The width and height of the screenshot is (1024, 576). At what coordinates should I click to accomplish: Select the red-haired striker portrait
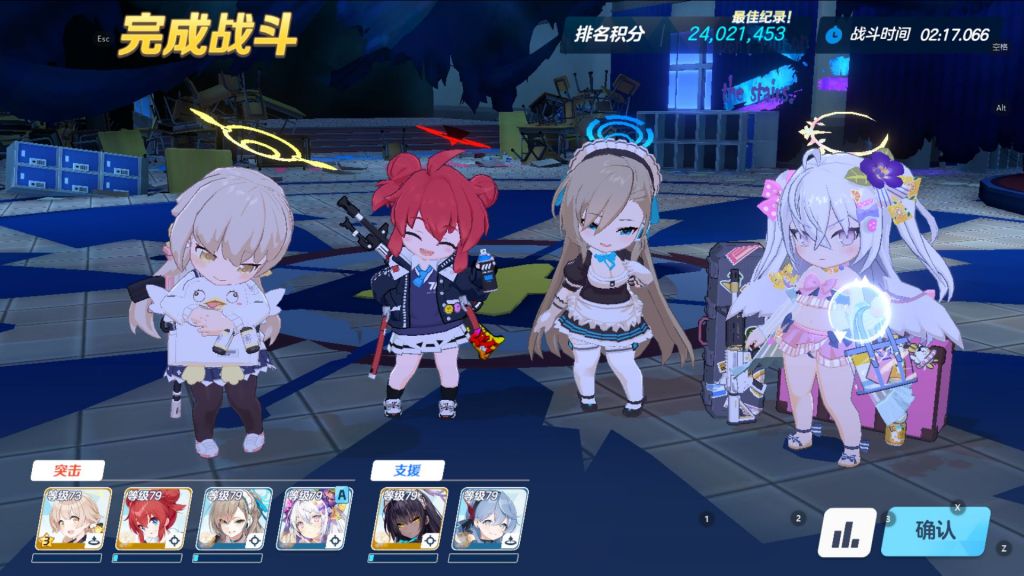click(150, 519)
